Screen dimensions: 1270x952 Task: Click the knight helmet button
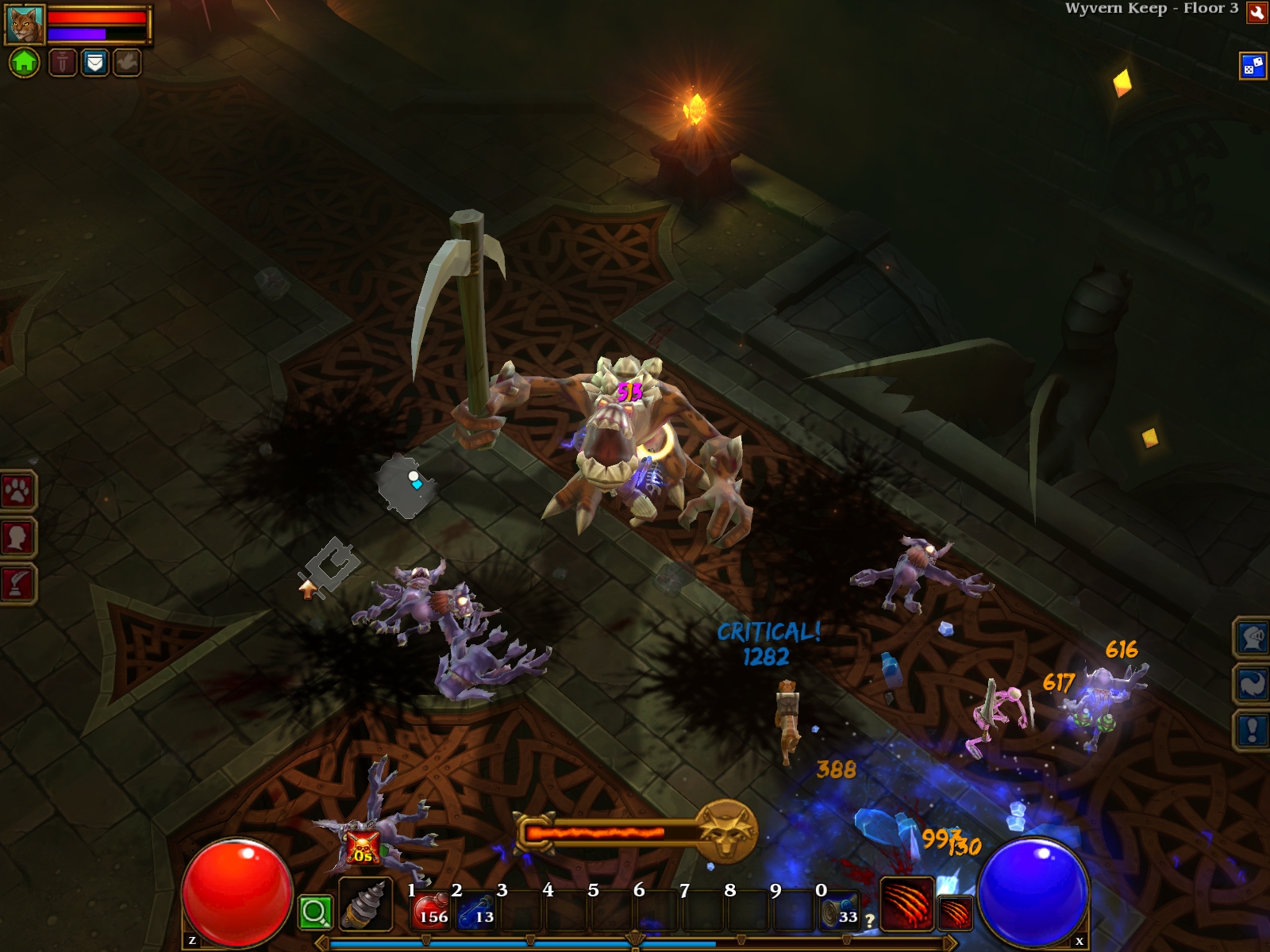tap(1252, 637)
